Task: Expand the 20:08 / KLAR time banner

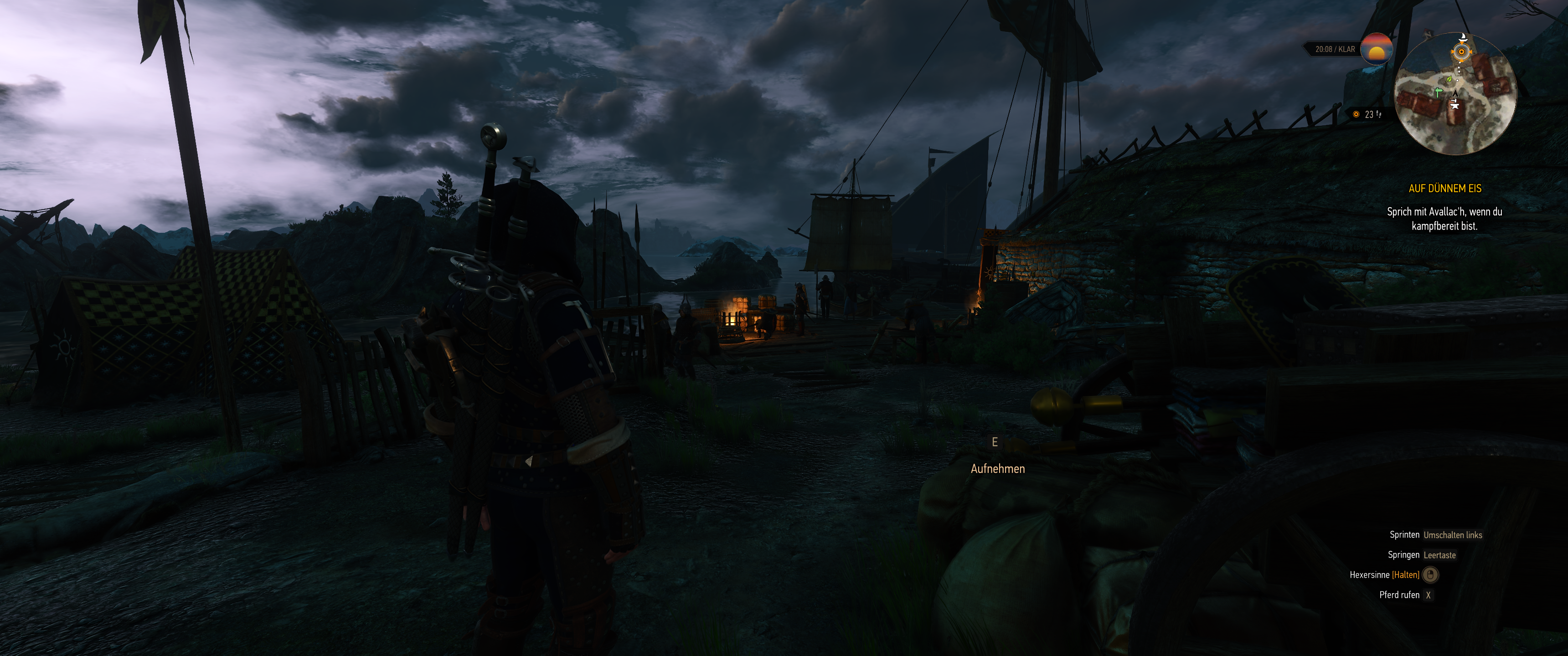Action: [1336, 49]
